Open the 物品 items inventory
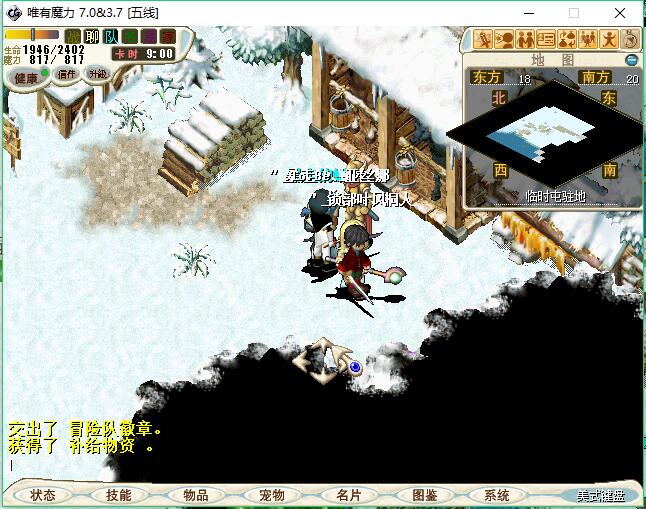 click(x=195, y=495)
